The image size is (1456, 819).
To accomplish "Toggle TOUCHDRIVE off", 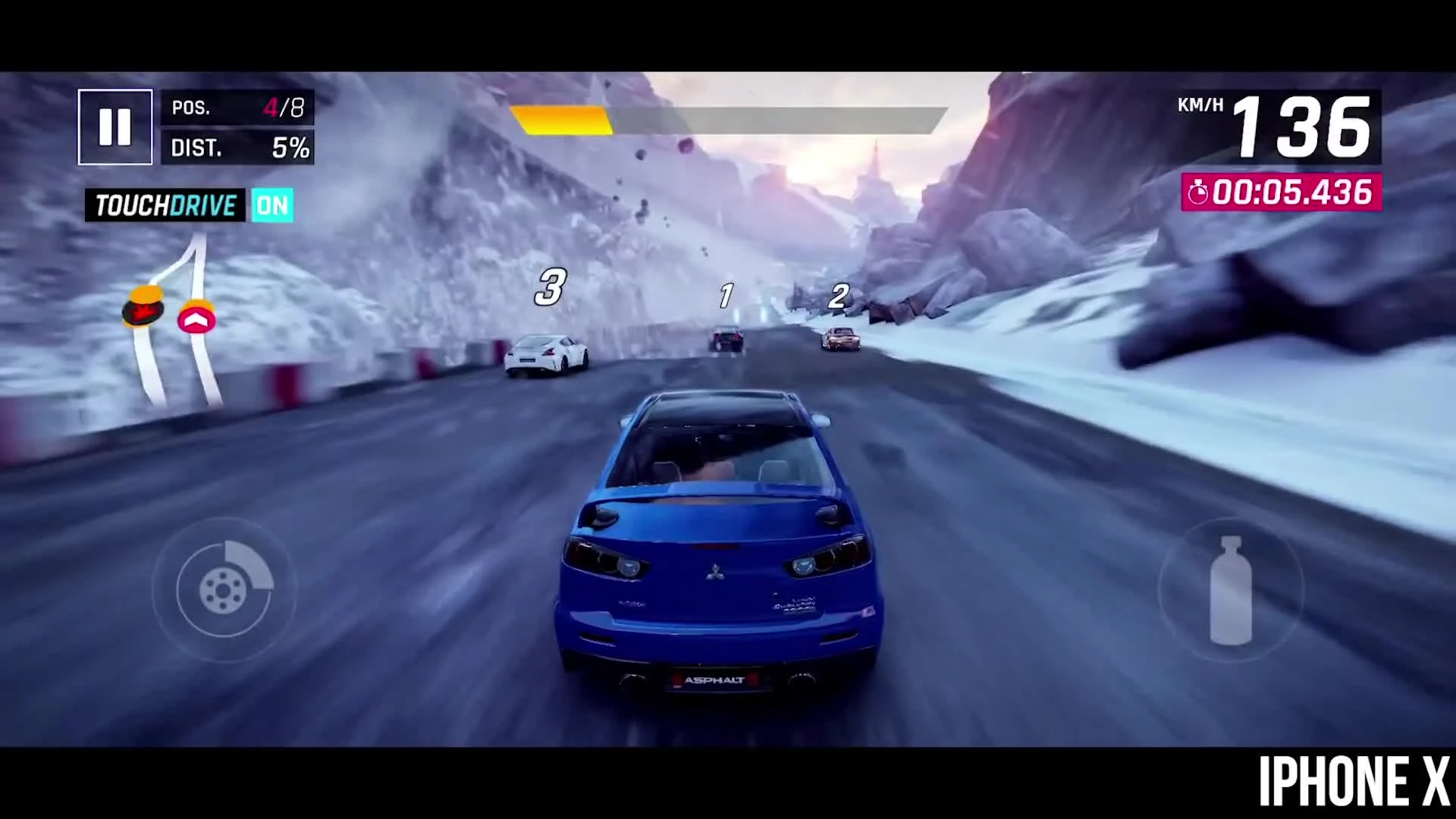I will pyautogui.click(x=165, y=205).
